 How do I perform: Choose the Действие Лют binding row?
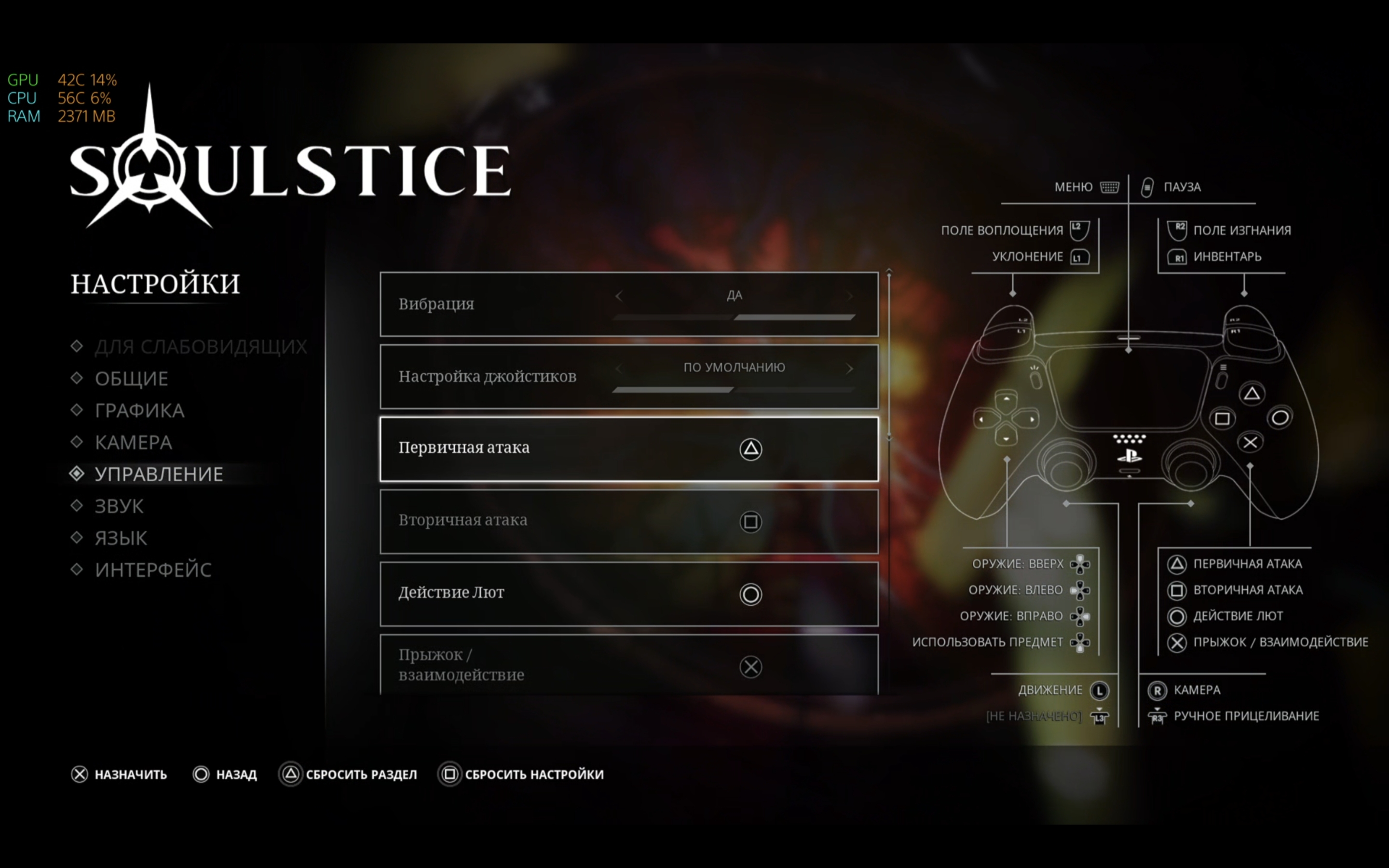click(629, 594)
